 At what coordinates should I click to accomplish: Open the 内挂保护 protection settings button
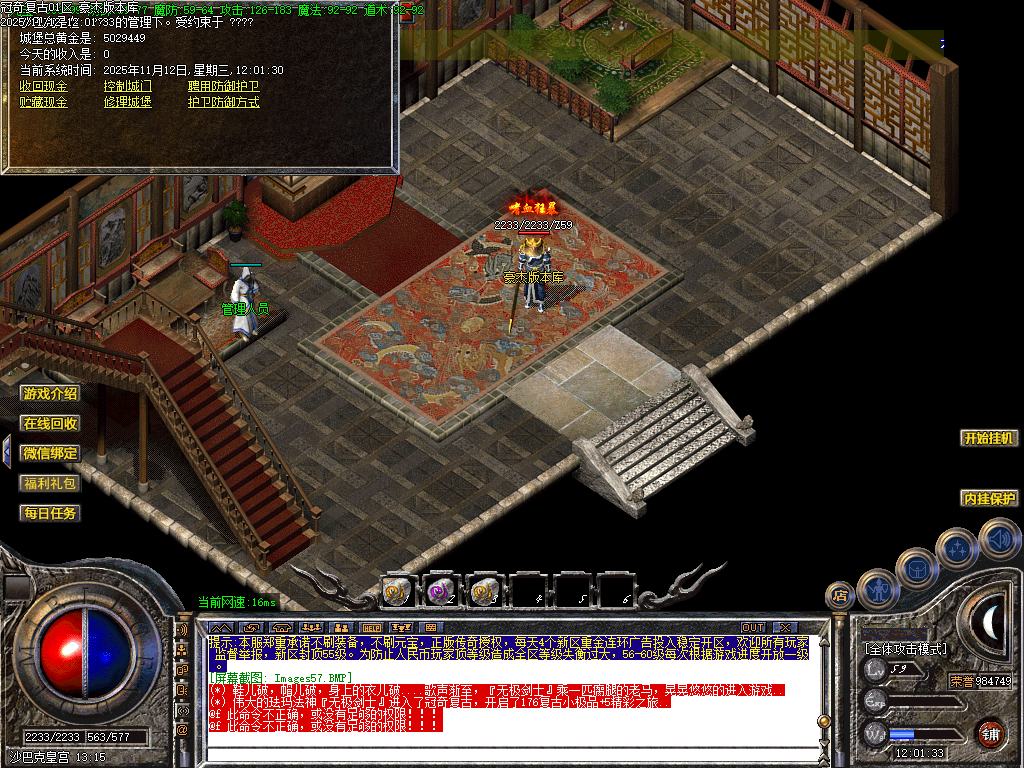click(989, 498)
